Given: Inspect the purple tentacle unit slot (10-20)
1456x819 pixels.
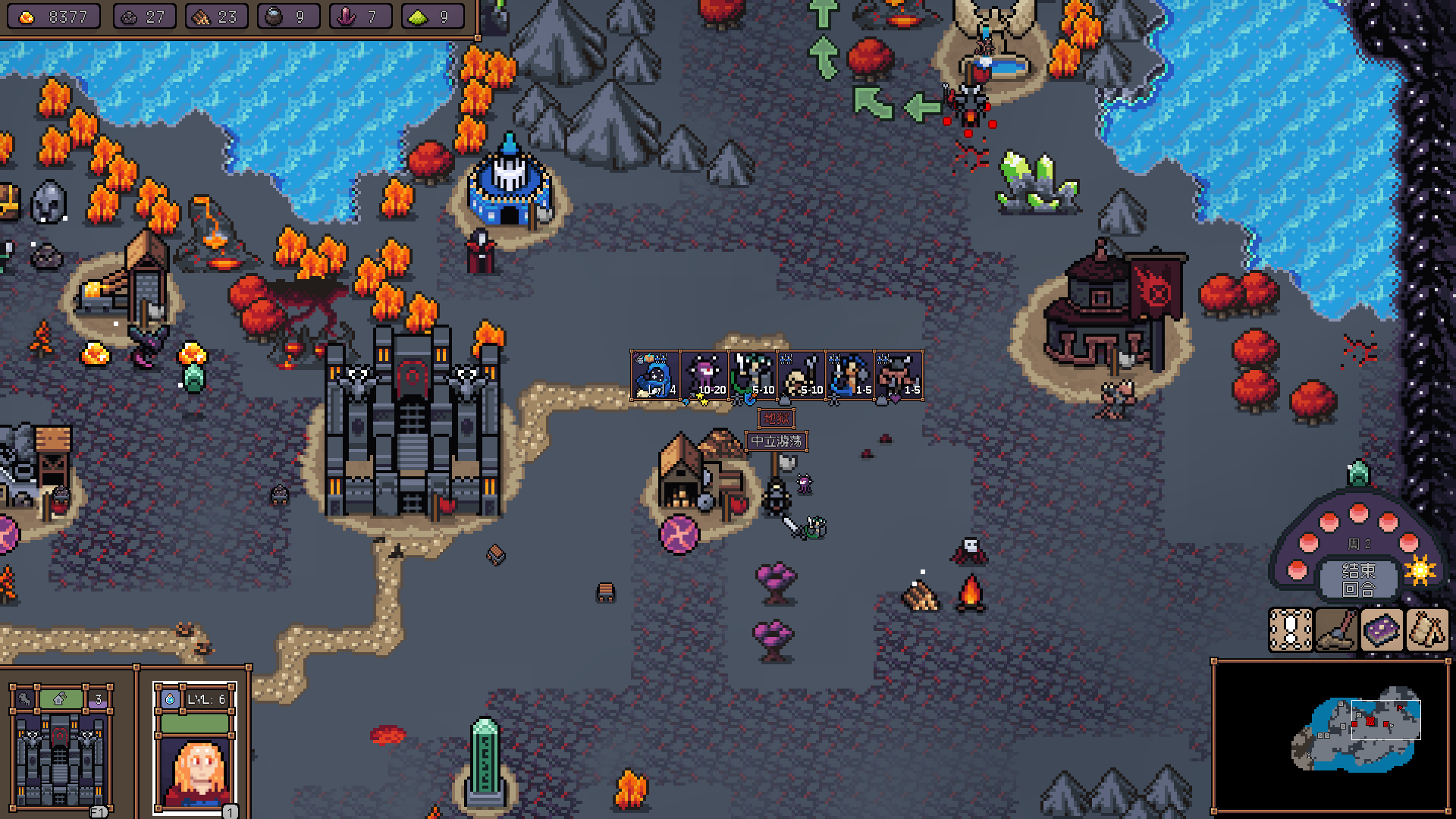Looking at the screenshot, I should click(704, 375).
